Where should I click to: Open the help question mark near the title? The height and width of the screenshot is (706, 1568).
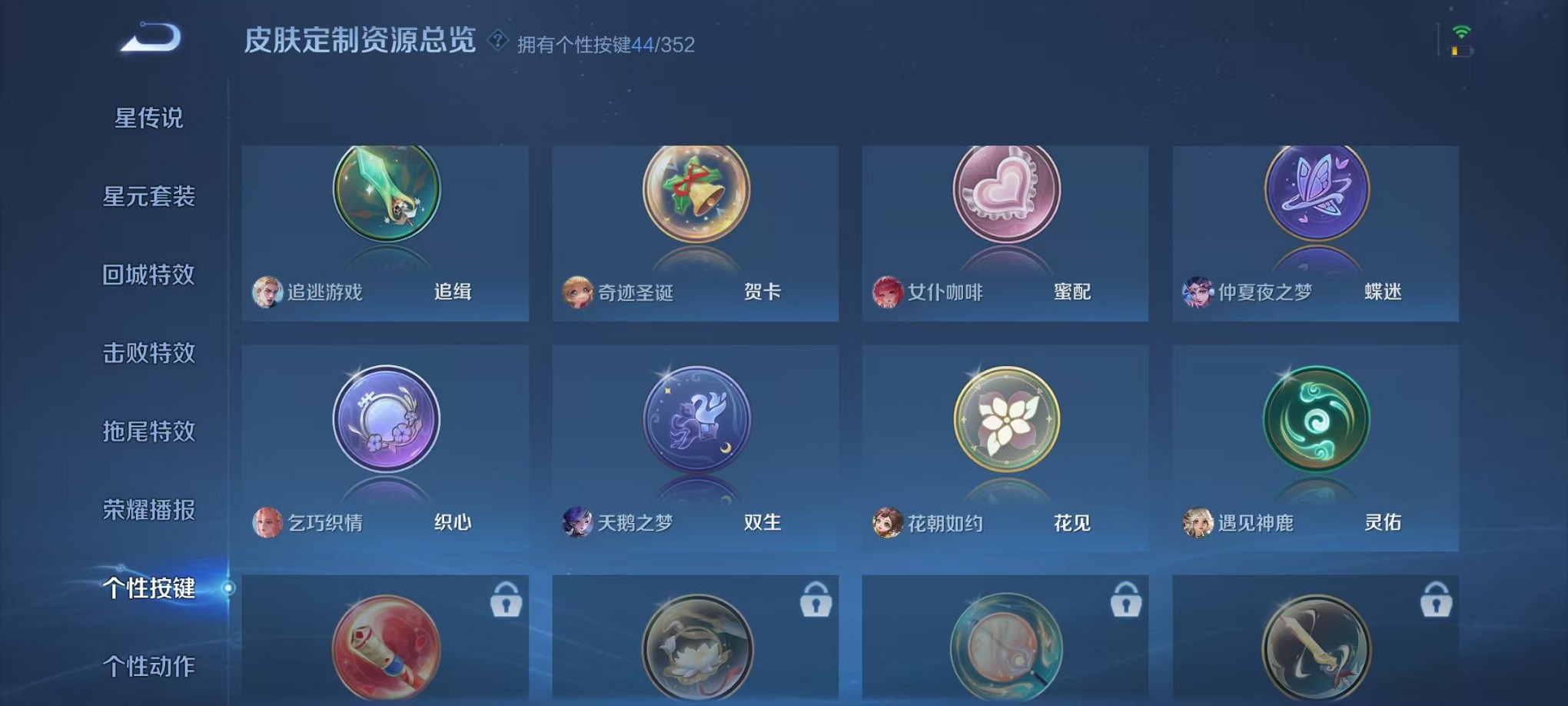pyautogui.click(x=497, y=43)
